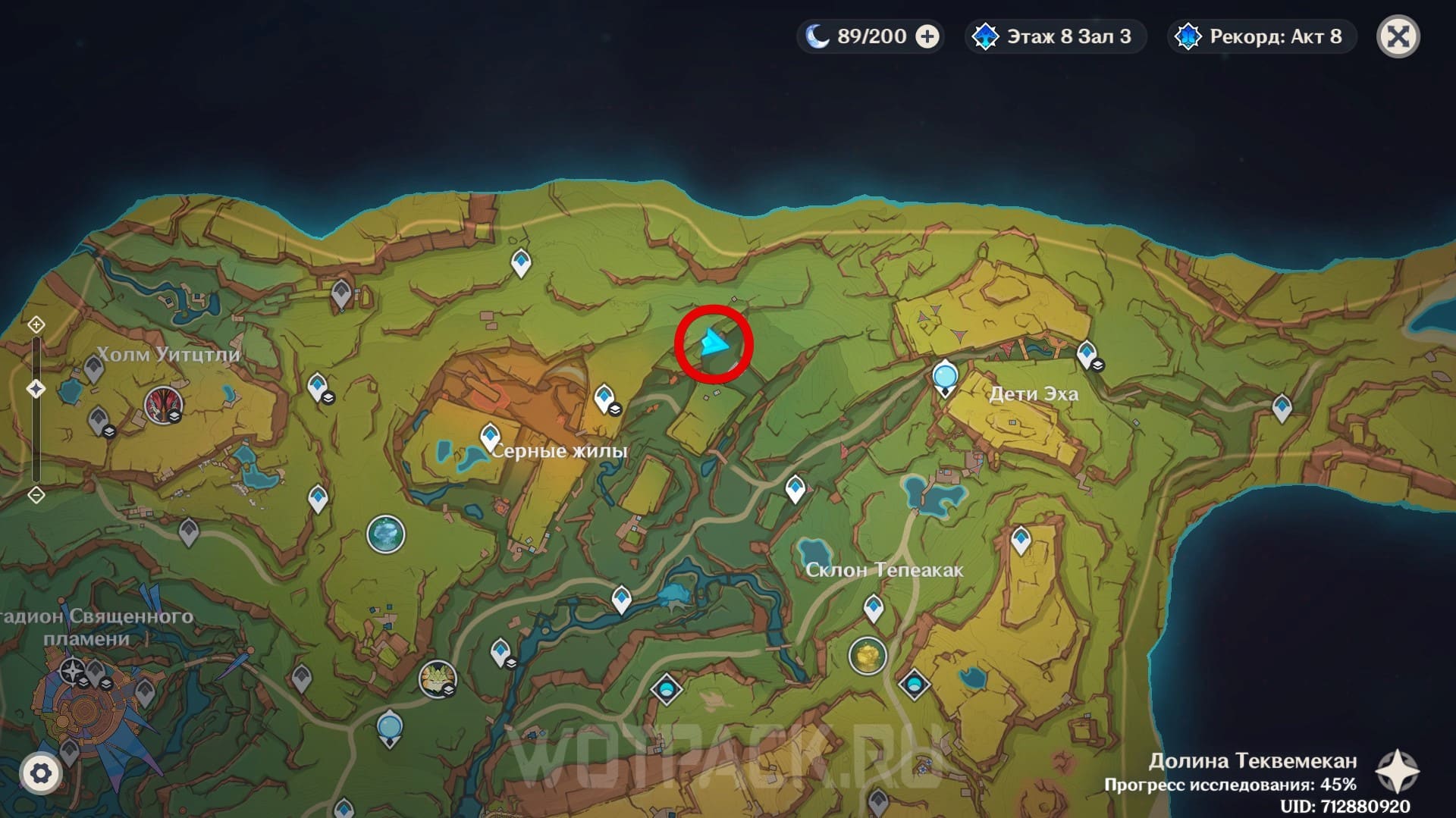1456x818 pixels.
Task: Close the map screen
Action: (x=1398, y=36)
